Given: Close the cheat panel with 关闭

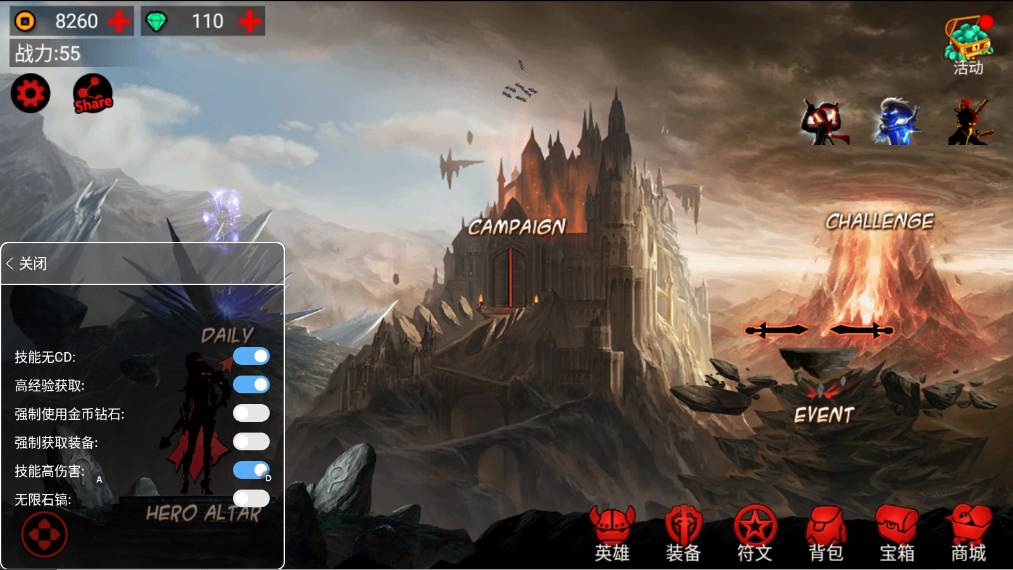Looking at the screenshot, I should [x=28, y=264].
